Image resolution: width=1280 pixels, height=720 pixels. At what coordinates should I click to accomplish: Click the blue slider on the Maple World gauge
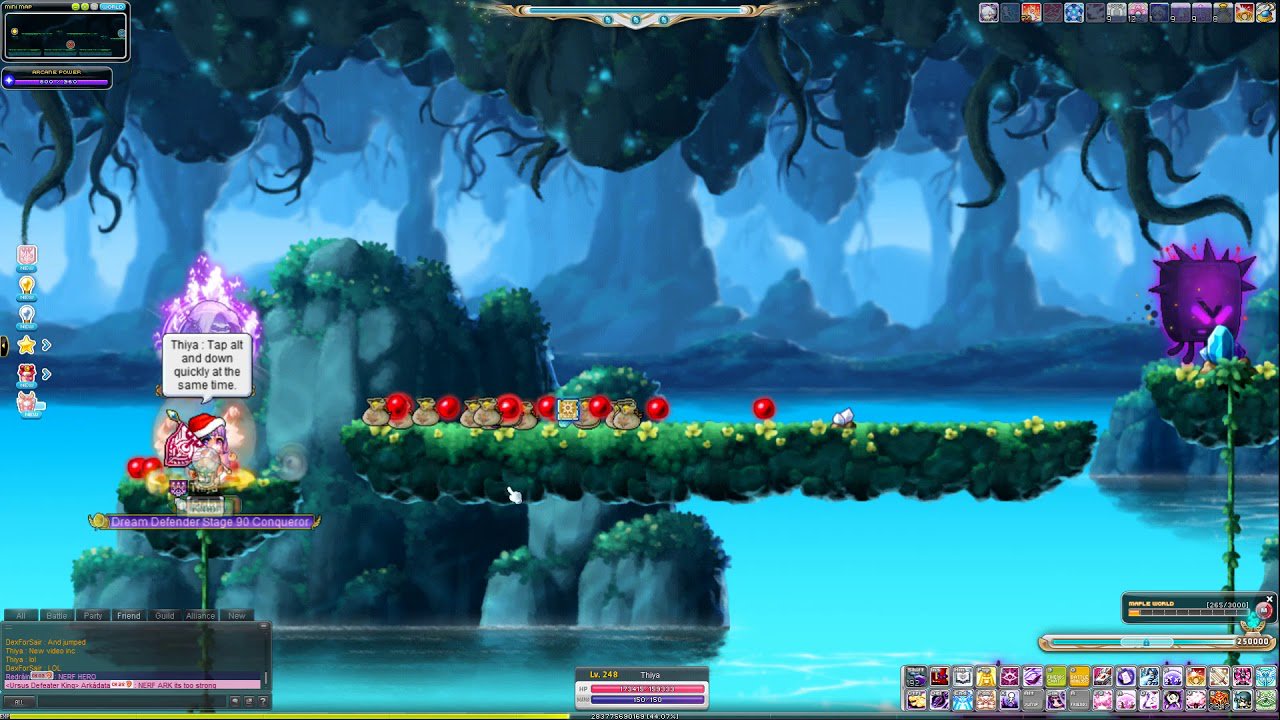pyautogui.click(x=1147, y=642)
